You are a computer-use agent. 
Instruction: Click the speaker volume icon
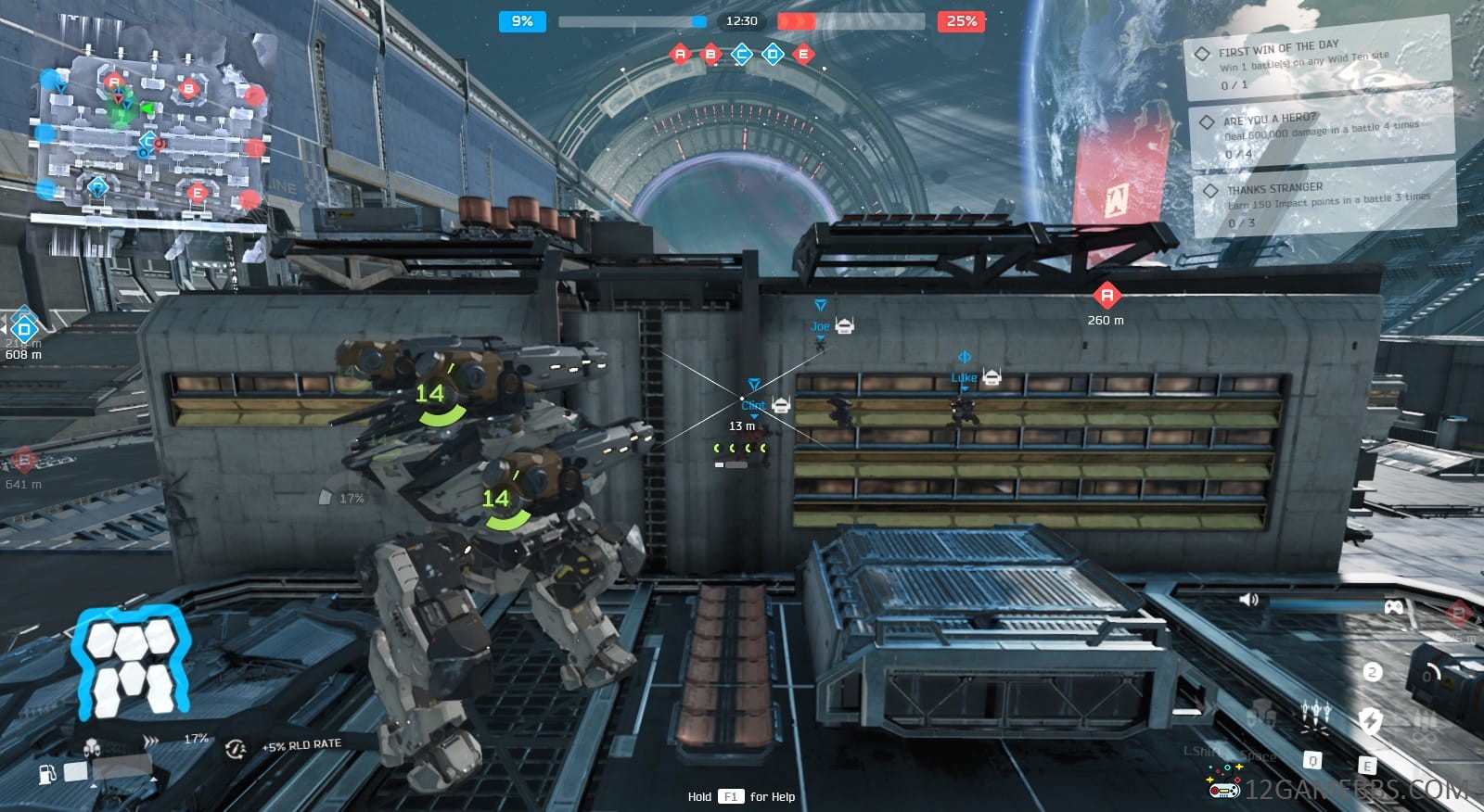click(1248, 600)
